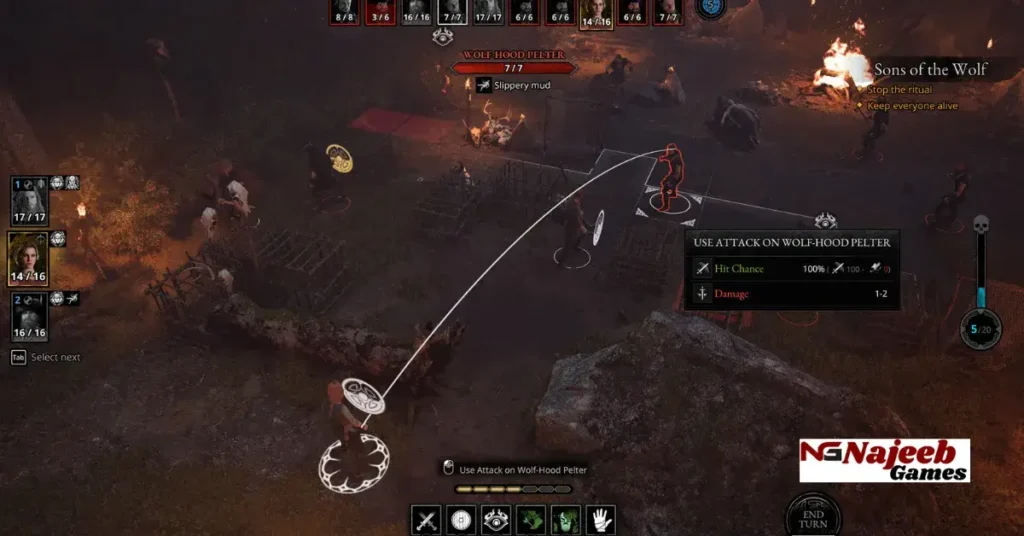The width and height of the screenshot is (1024, 536).
Task: Click the blue round counter orb
Action: pos(712,8)
